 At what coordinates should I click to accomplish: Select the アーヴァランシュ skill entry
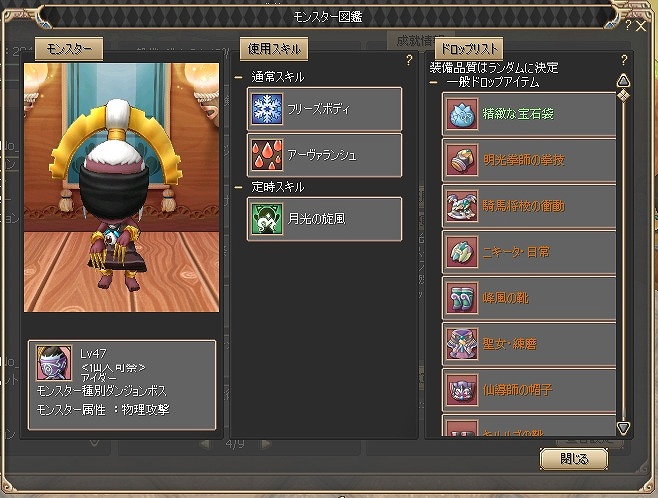pos(325,154)
